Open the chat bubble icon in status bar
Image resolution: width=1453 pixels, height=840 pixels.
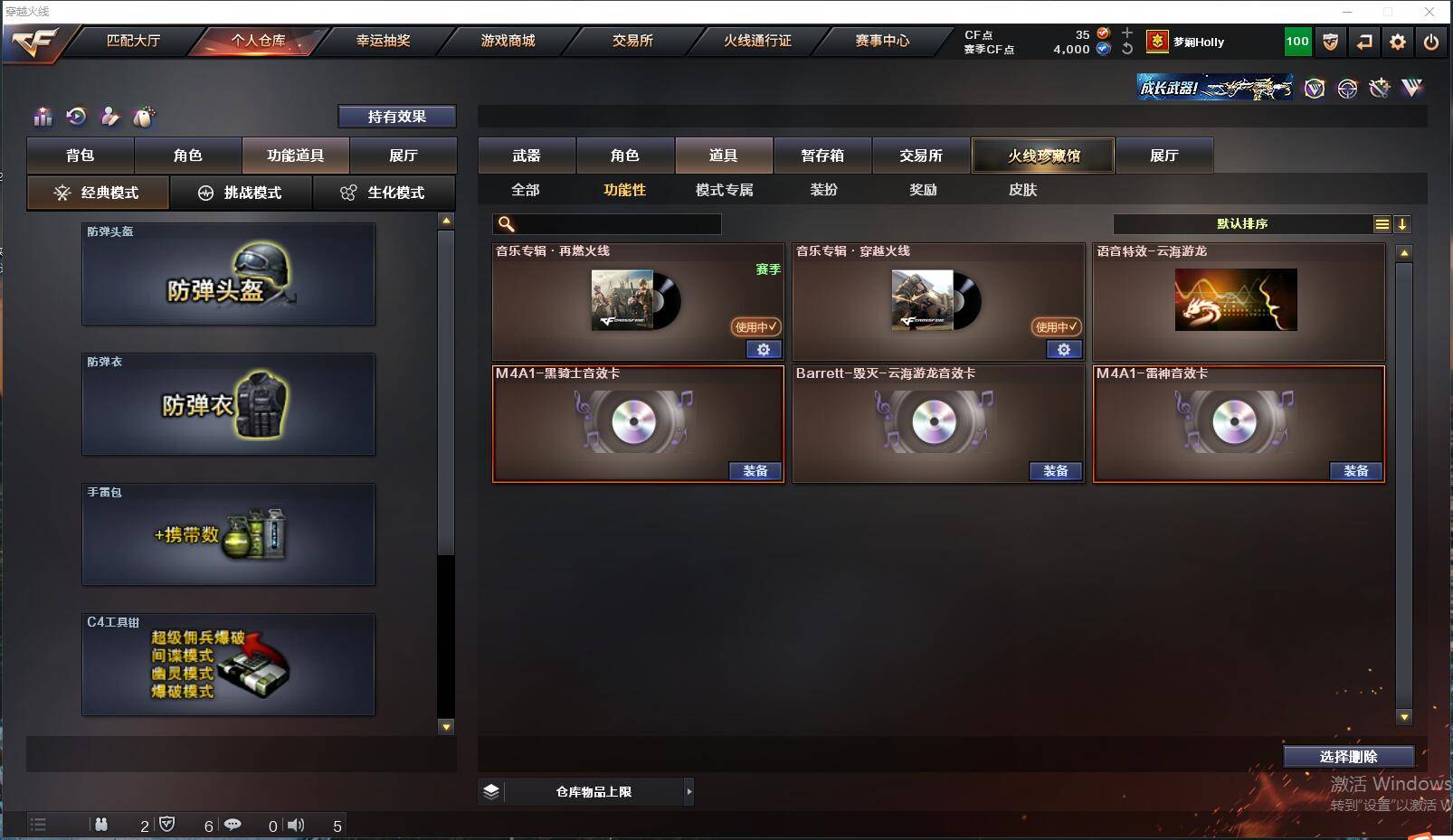click(x=233, y=825)
